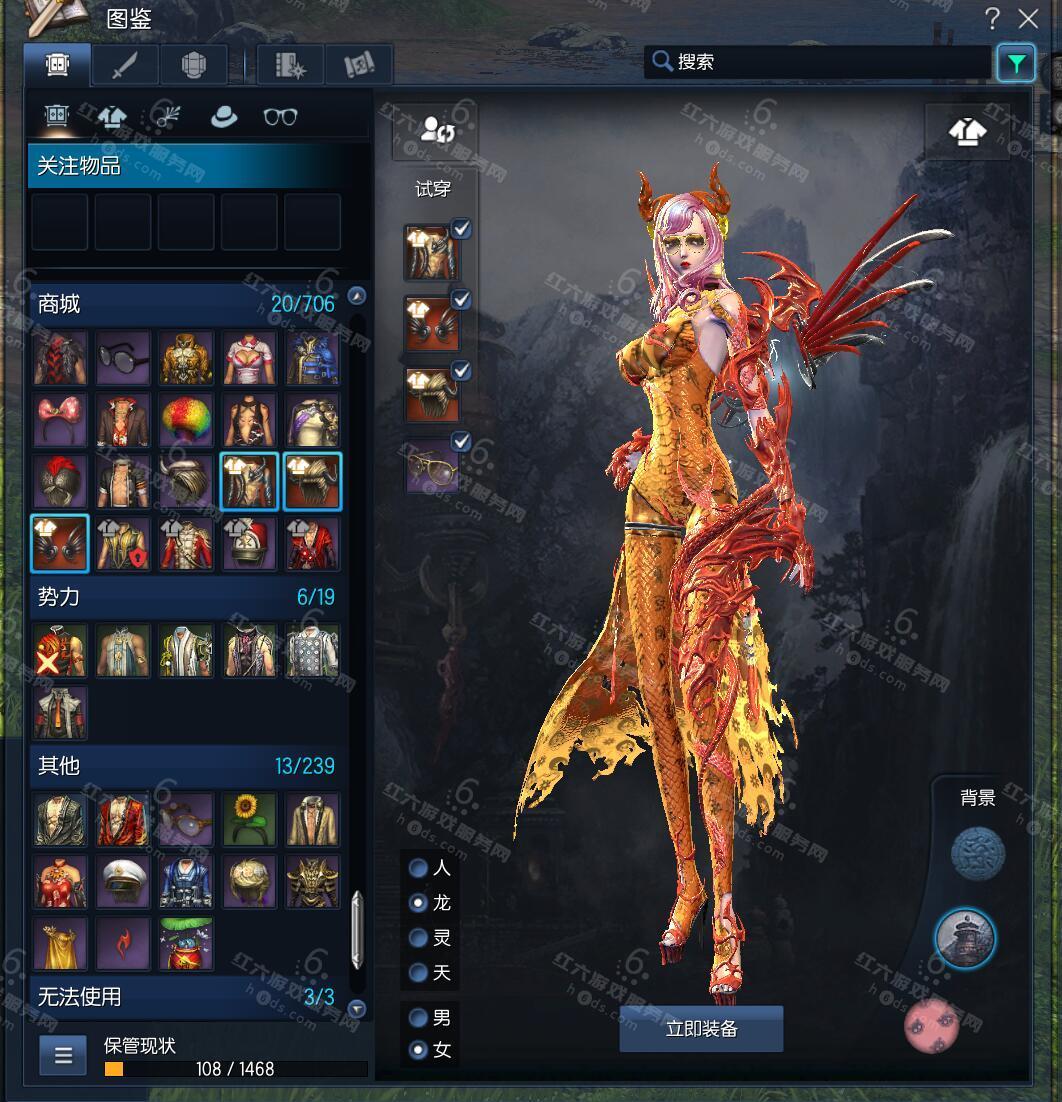This screenshot has height=1102, width=1062.
Task: Choose the 人 race option
Action: pyautogui.click(x=419, y=868)
